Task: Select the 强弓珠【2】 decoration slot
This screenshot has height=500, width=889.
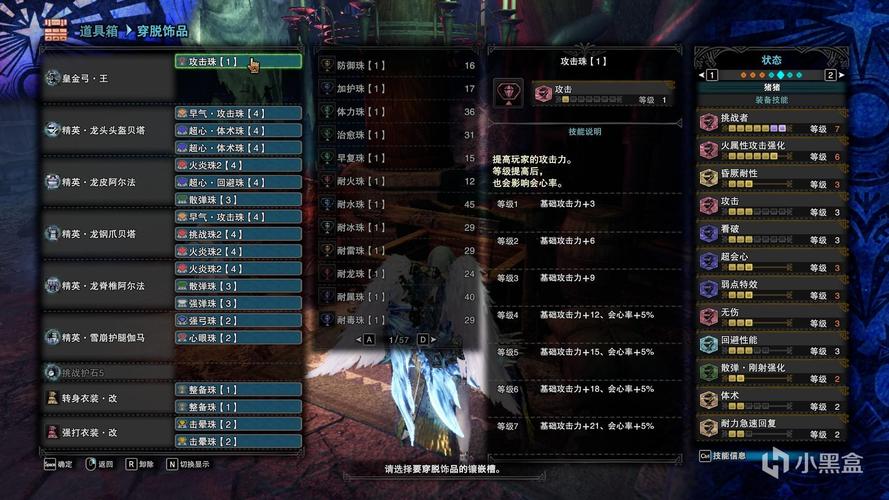Action: coord(238,321)
